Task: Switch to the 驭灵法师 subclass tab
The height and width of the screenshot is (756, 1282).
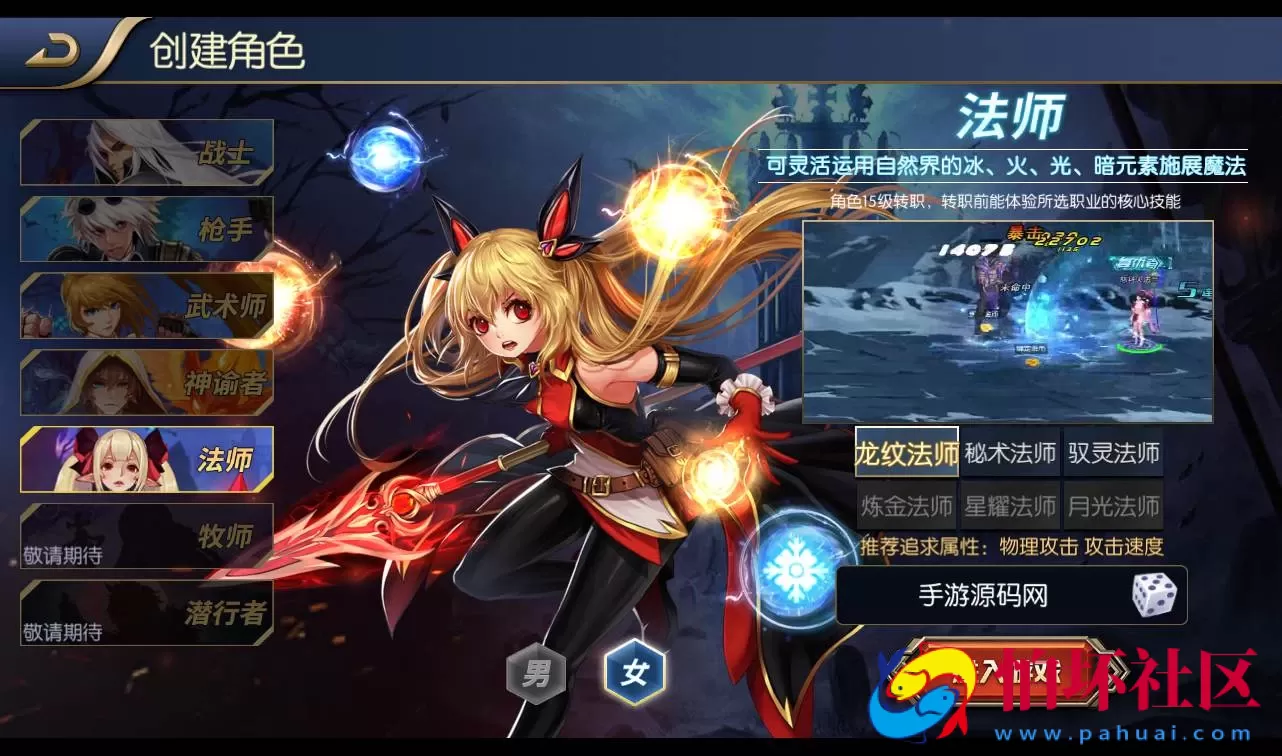Action: [1115, 452]
